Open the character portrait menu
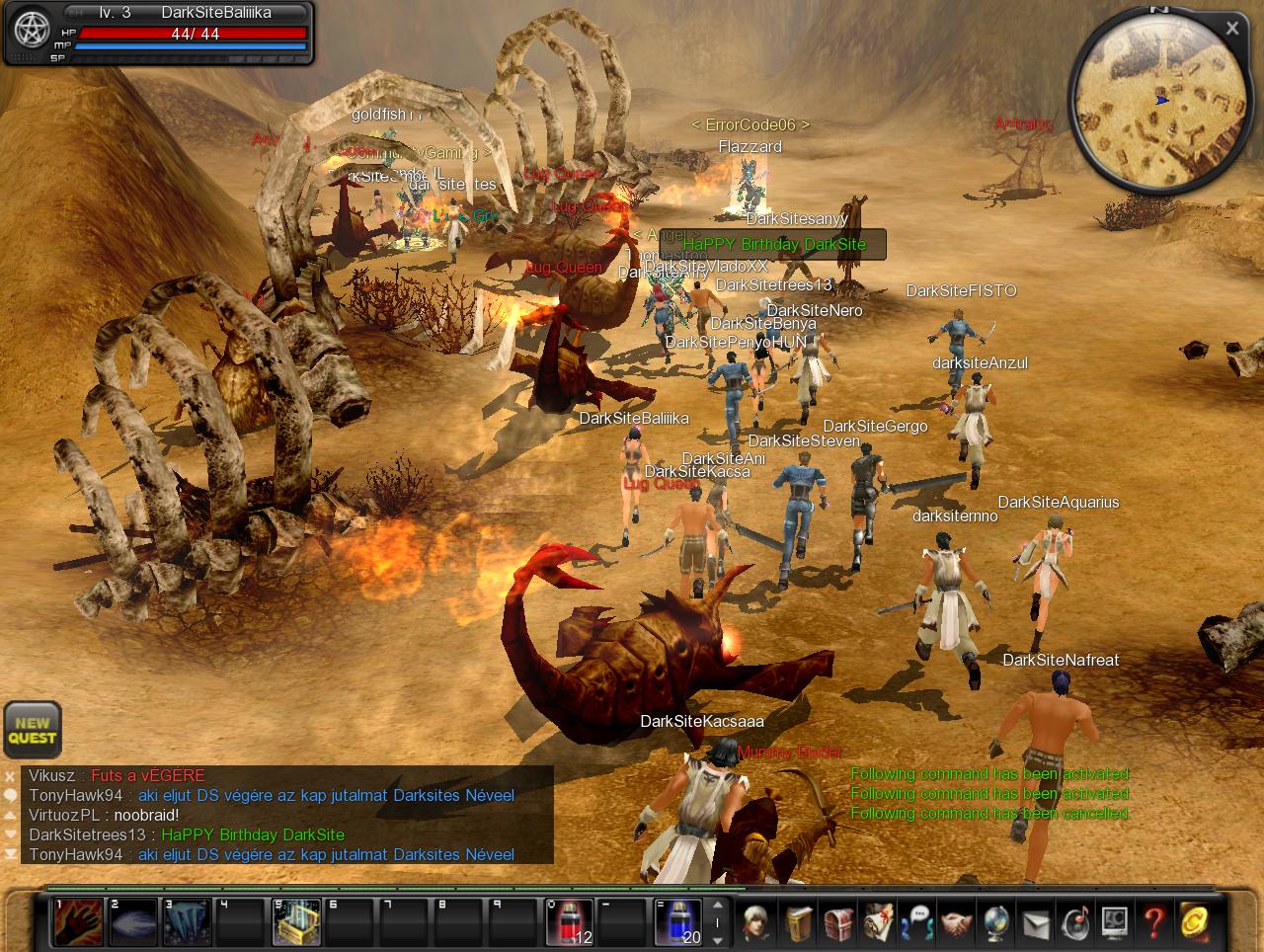 [757, 922]
